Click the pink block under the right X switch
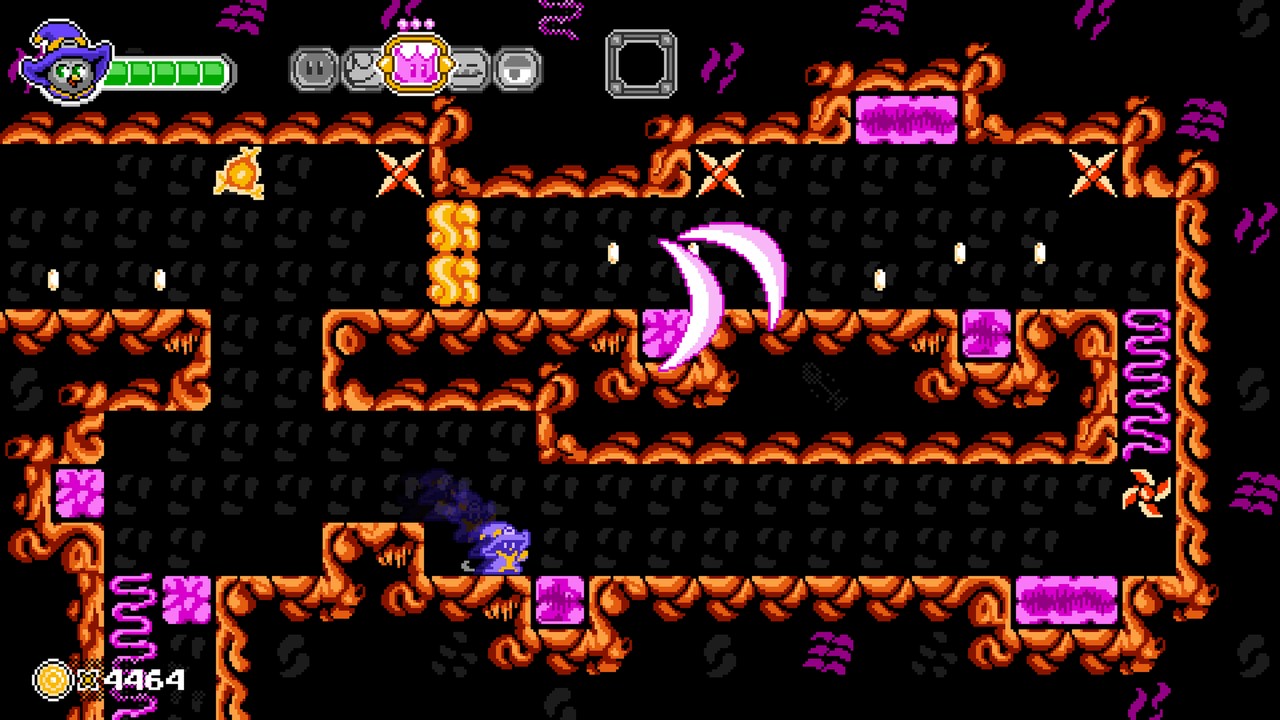The height and width of the screenshot is (720, 1280). click(985, 335)
